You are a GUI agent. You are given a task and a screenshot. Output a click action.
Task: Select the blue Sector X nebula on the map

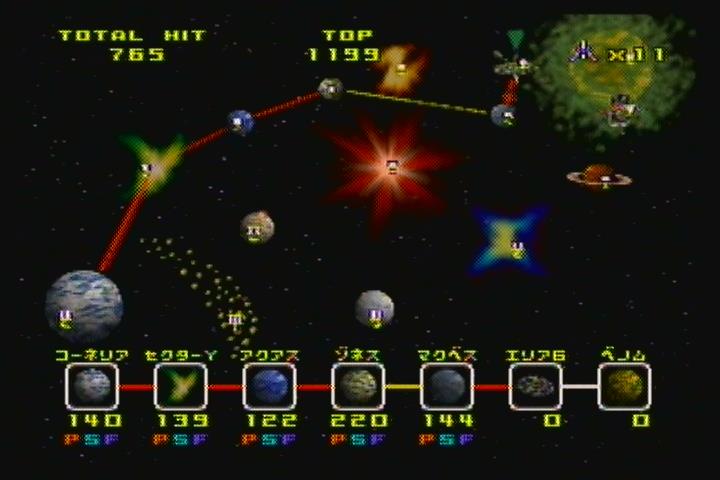513,241
